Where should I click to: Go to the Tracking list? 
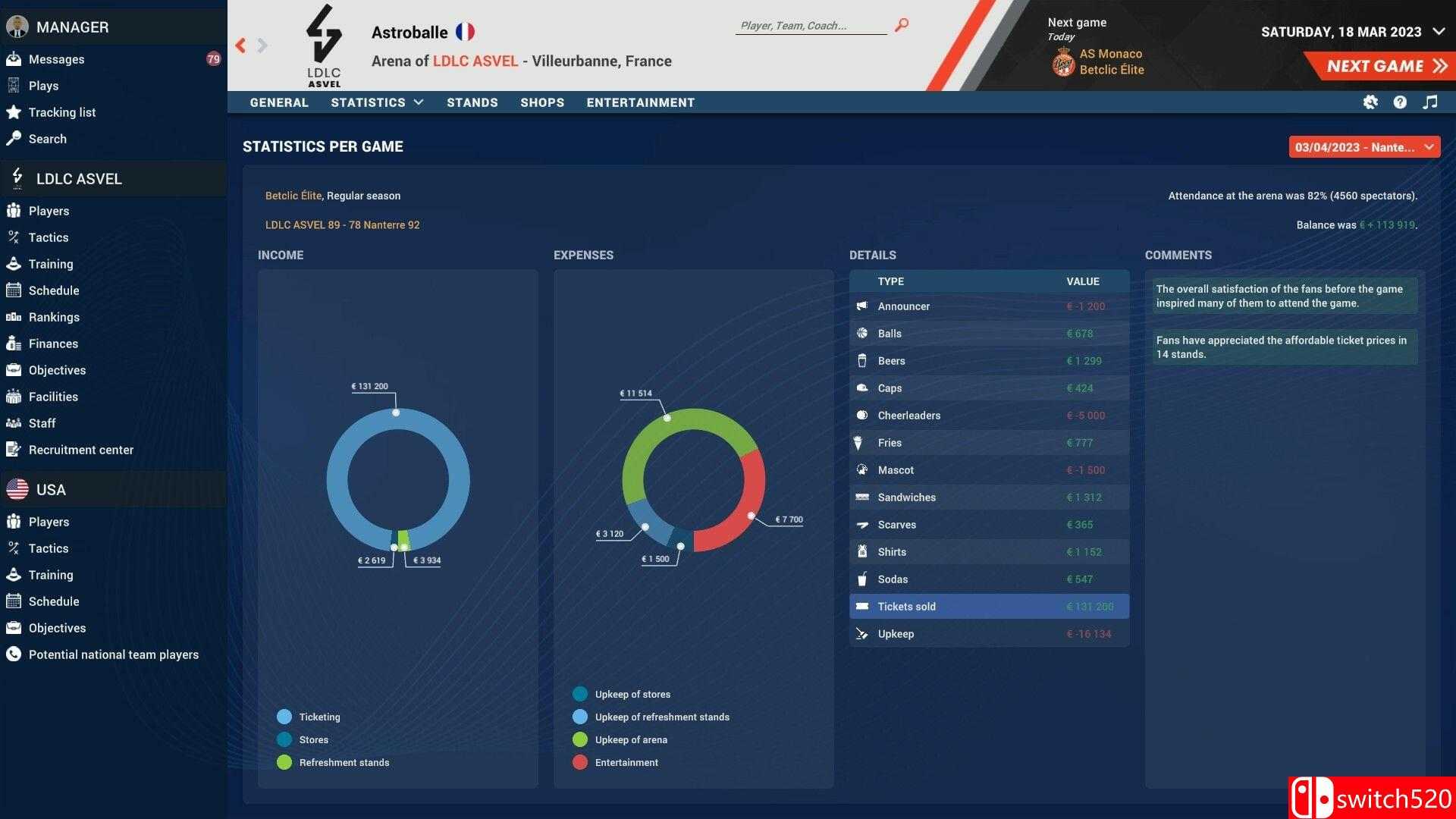(61, 112)
